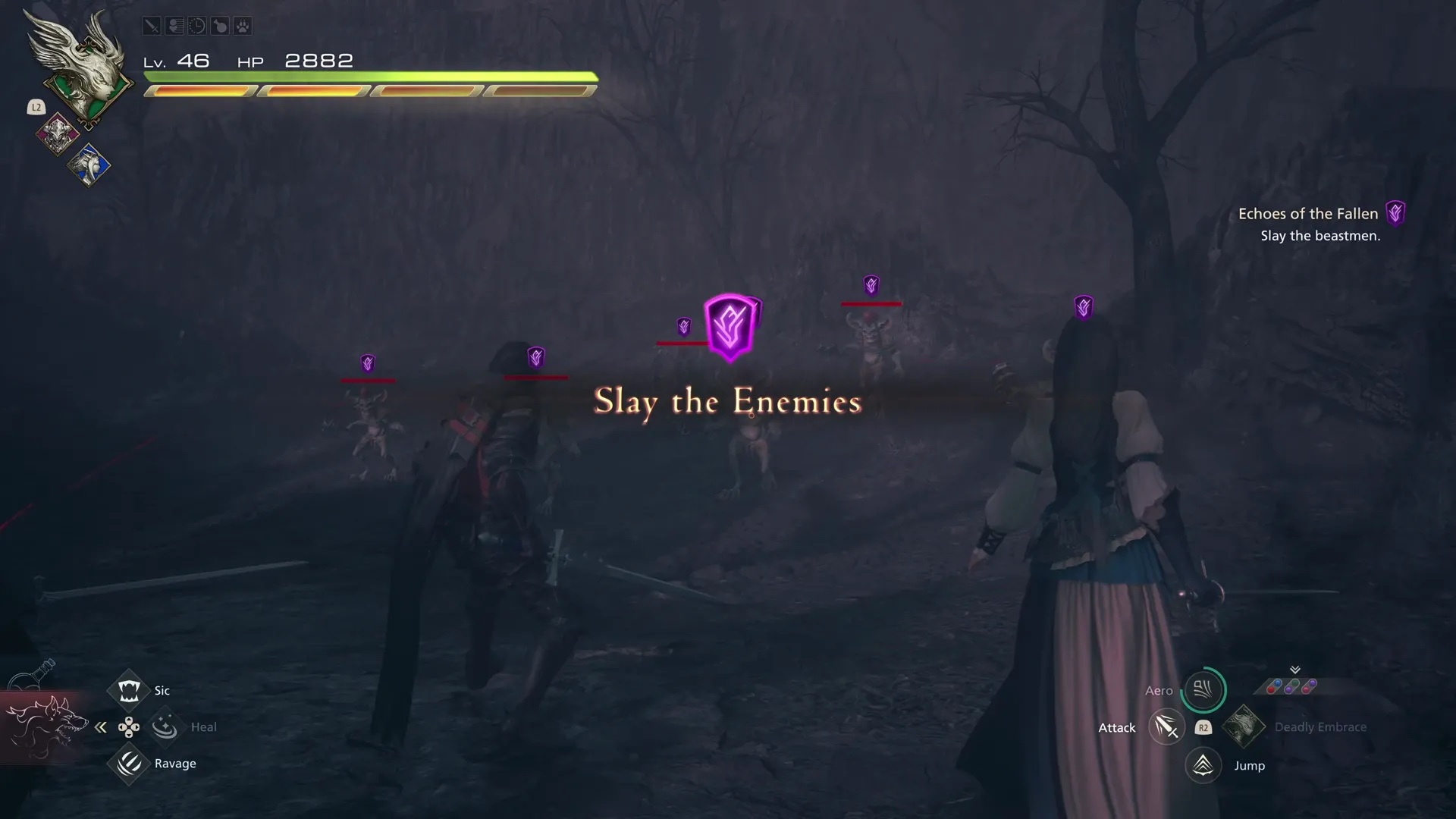Click the purple enemy marker above the central beastman
1456x819 pixels.
pyautogui.click(x=730, y=326)
